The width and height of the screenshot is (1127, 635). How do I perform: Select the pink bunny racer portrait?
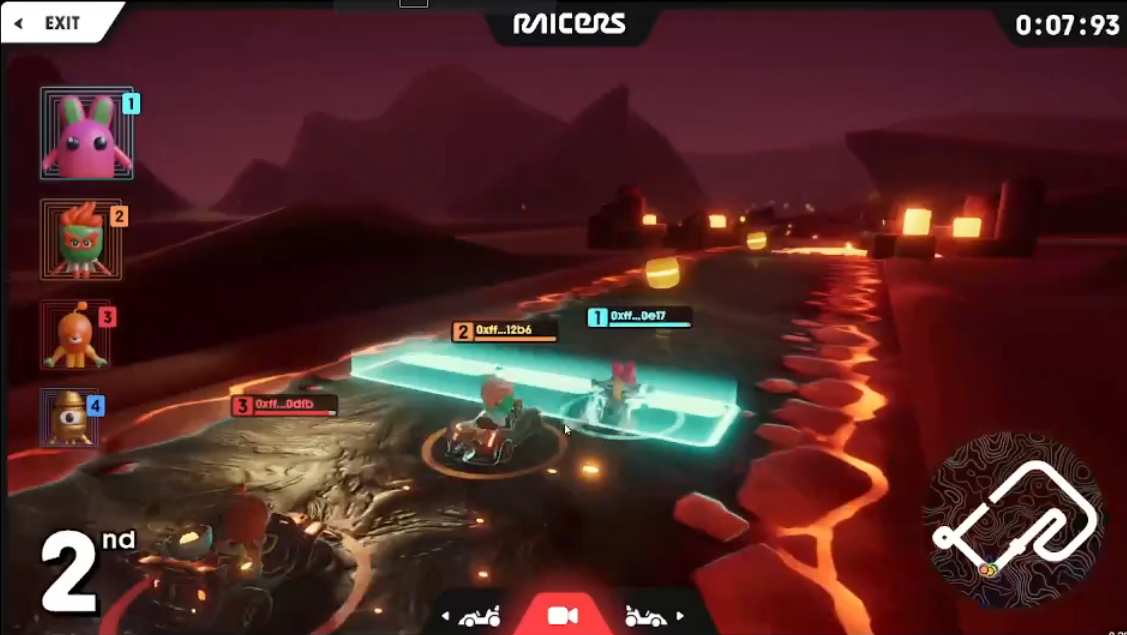tap(86, 133)
